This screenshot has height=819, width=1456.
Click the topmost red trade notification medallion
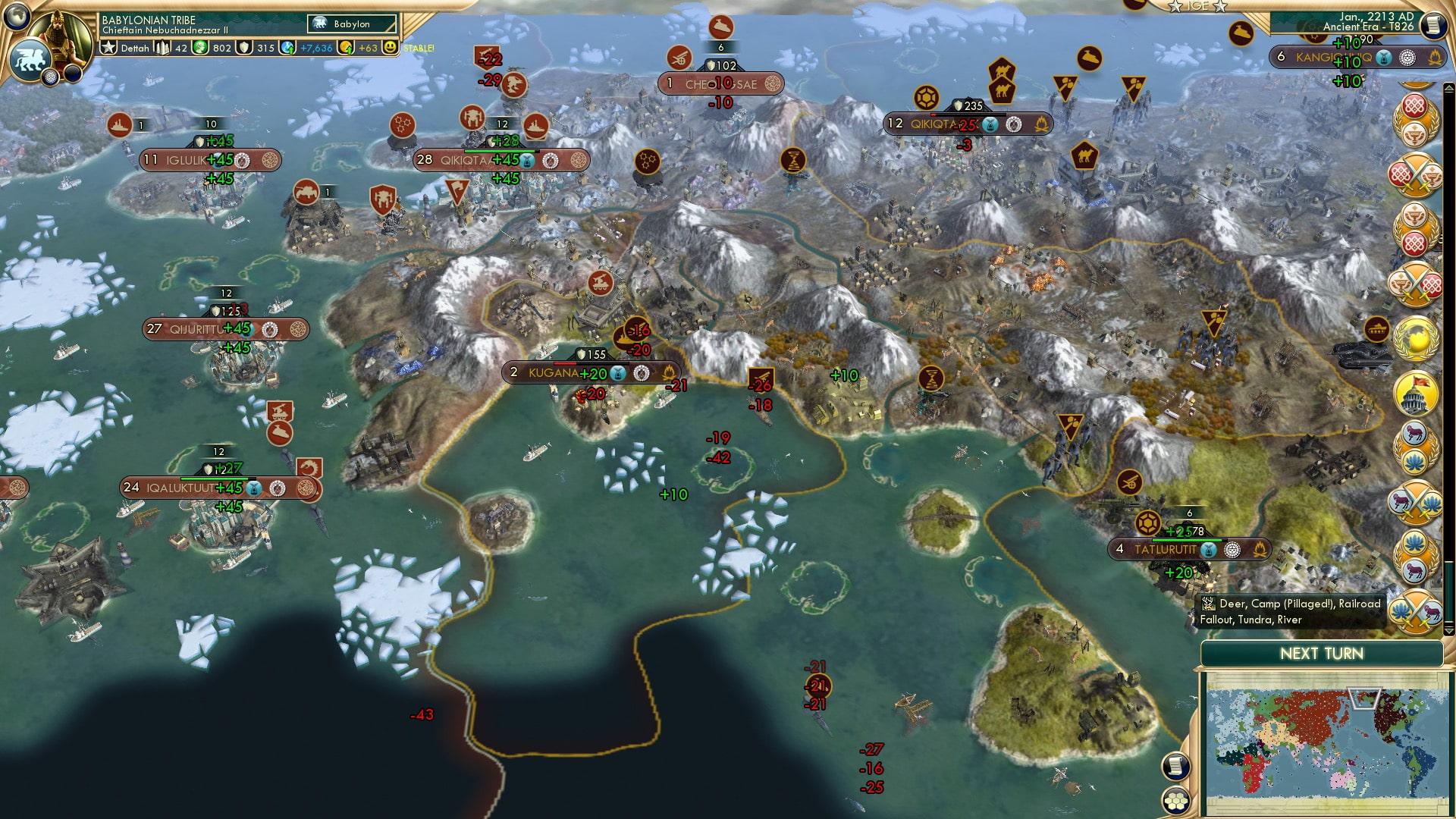[x=1414, y=104]
